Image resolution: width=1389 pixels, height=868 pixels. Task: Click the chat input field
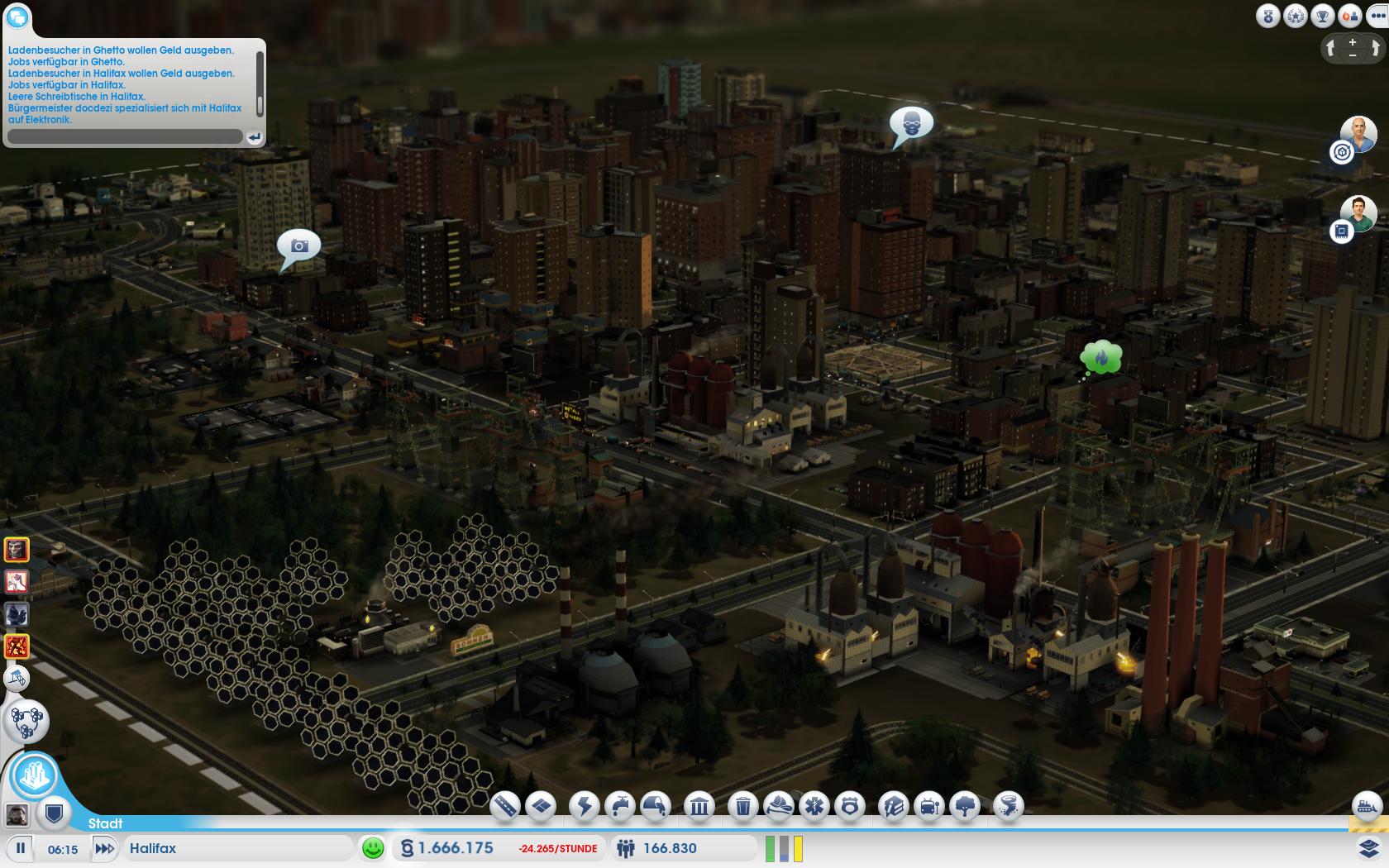point(124,136)
